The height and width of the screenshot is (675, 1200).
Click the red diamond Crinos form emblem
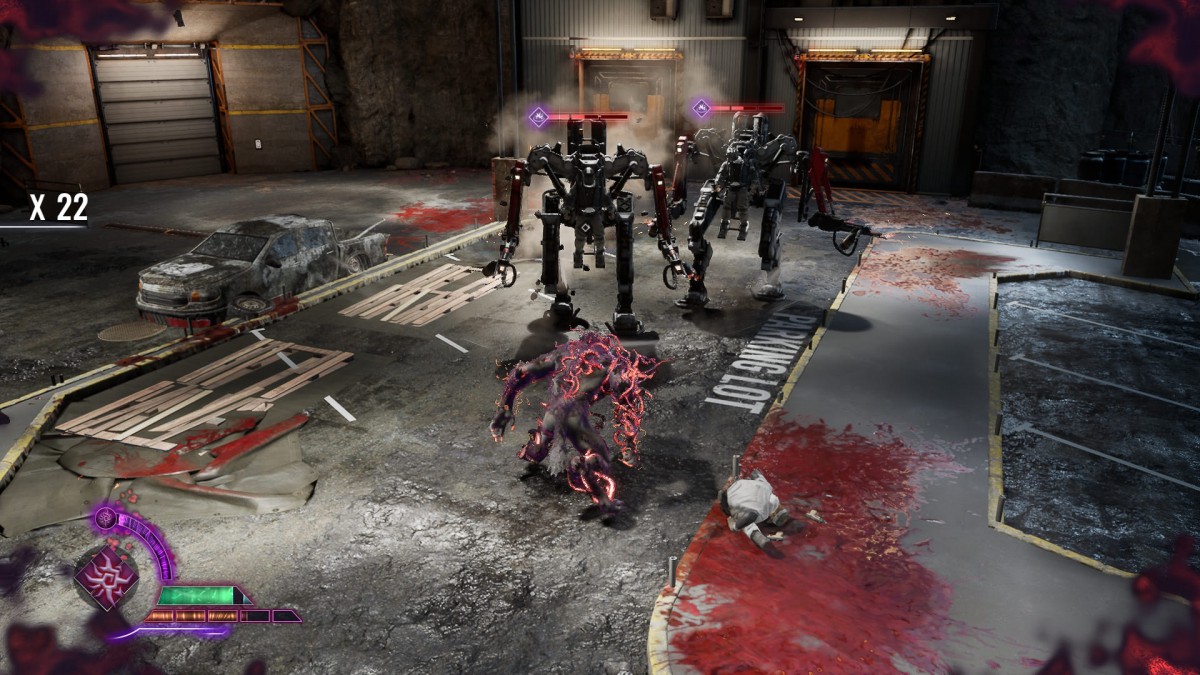(107, 578)
